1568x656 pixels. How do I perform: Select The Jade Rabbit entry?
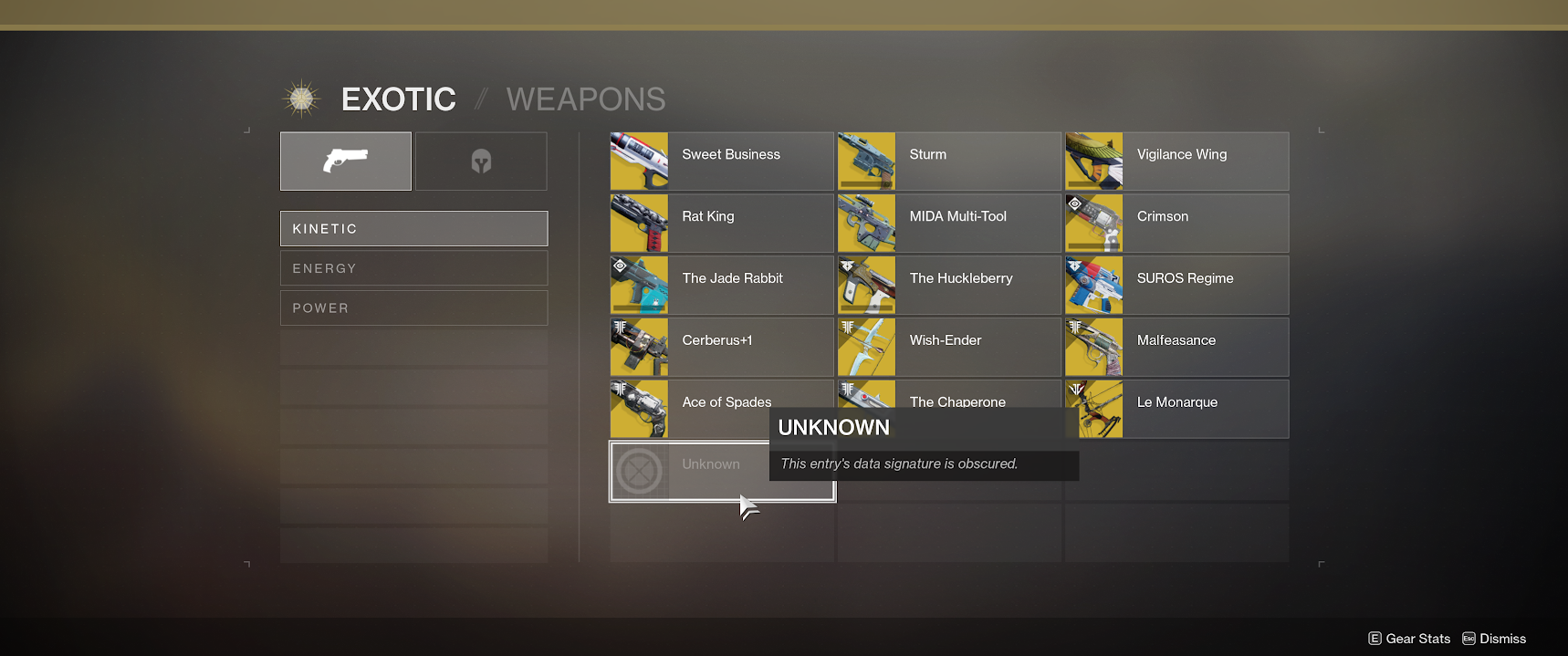click(x=721, y=286)
